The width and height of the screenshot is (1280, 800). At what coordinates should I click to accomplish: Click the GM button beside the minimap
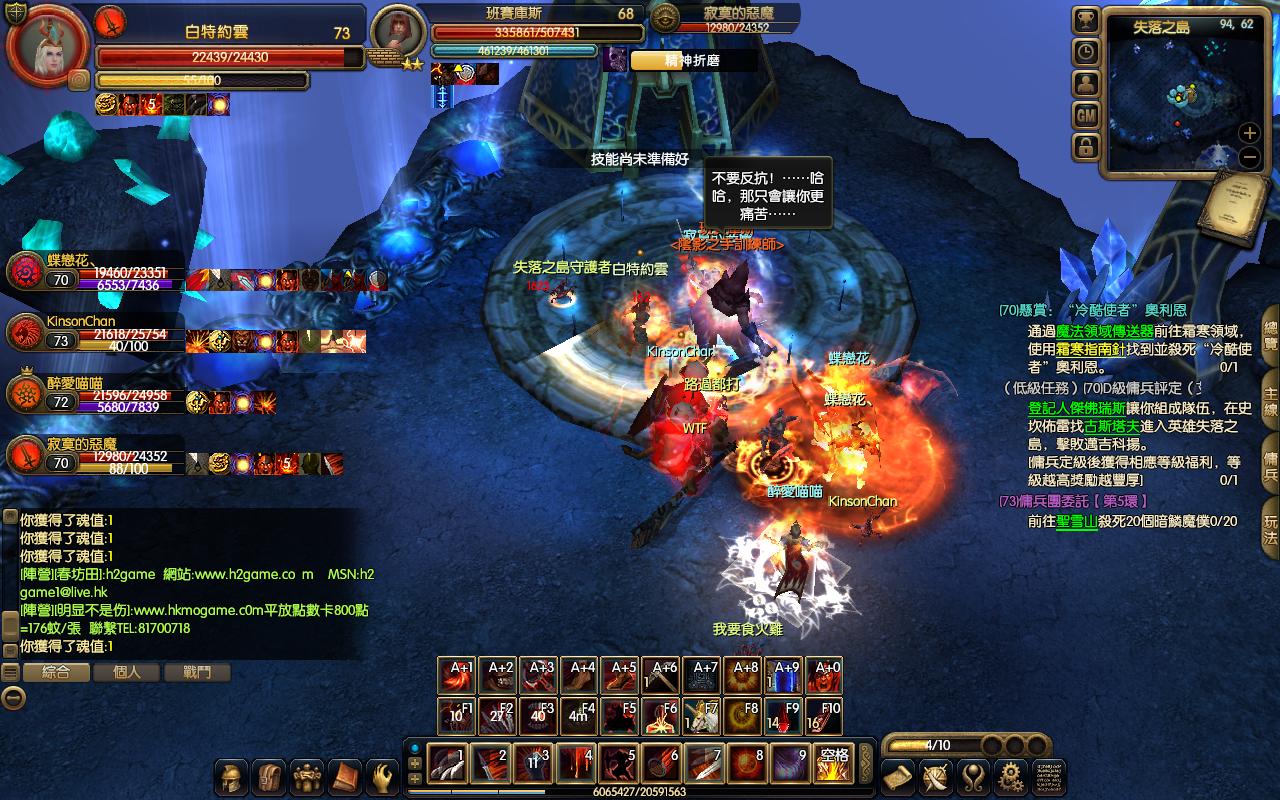1086,116
